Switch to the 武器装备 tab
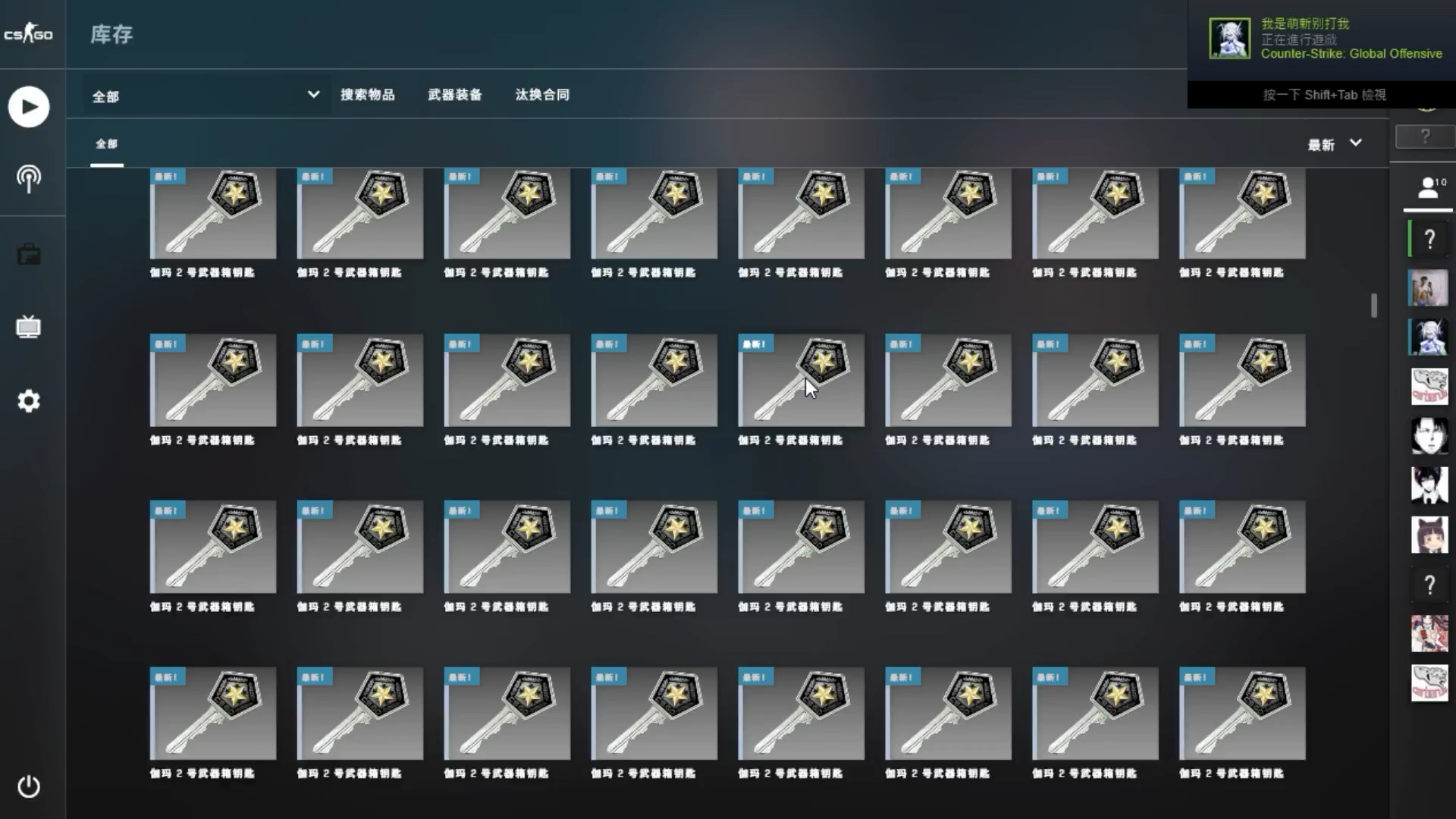The width and height of the screenshot is (1456, 819). click(x=454, y=94)
